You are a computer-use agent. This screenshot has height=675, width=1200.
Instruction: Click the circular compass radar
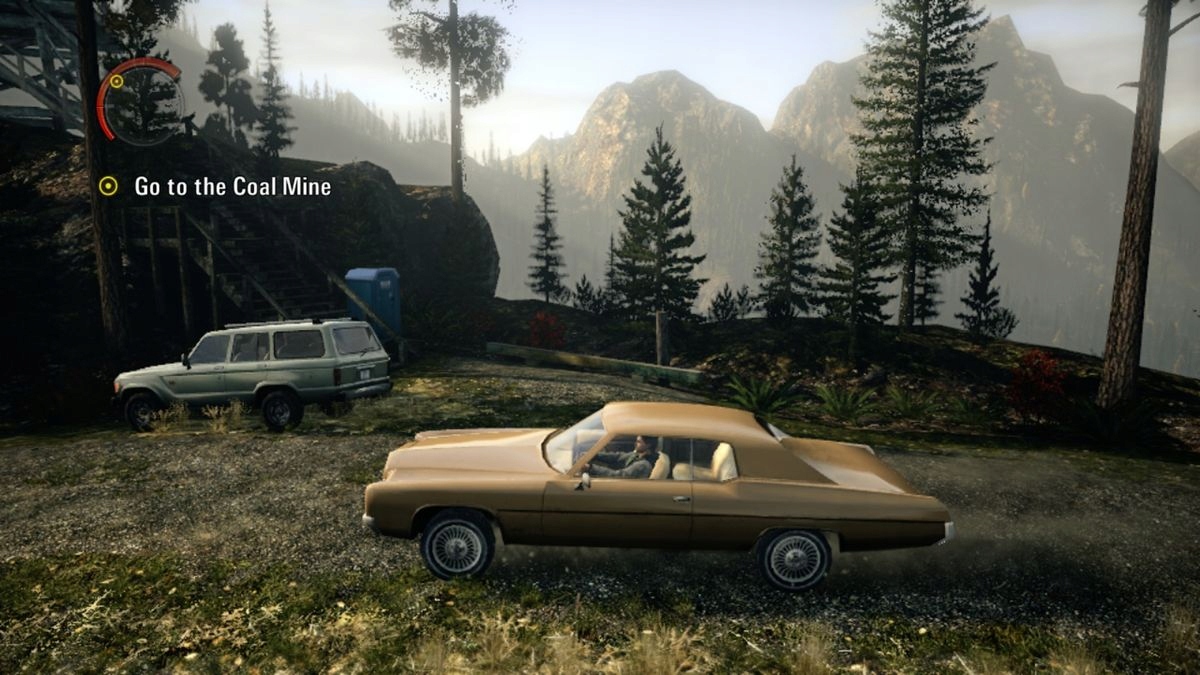pos(143,101)
